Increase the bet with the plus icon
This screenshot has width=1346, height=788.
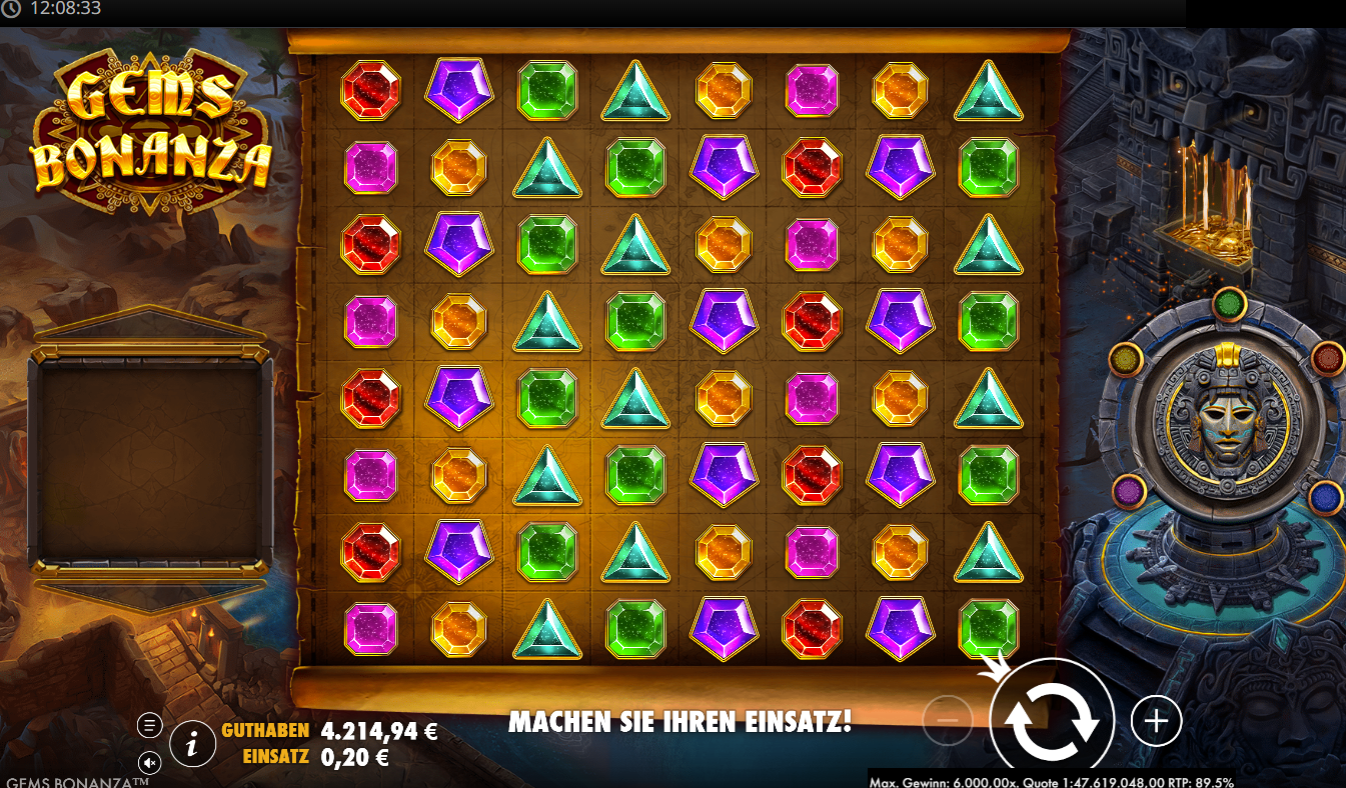coord(1156,719)
